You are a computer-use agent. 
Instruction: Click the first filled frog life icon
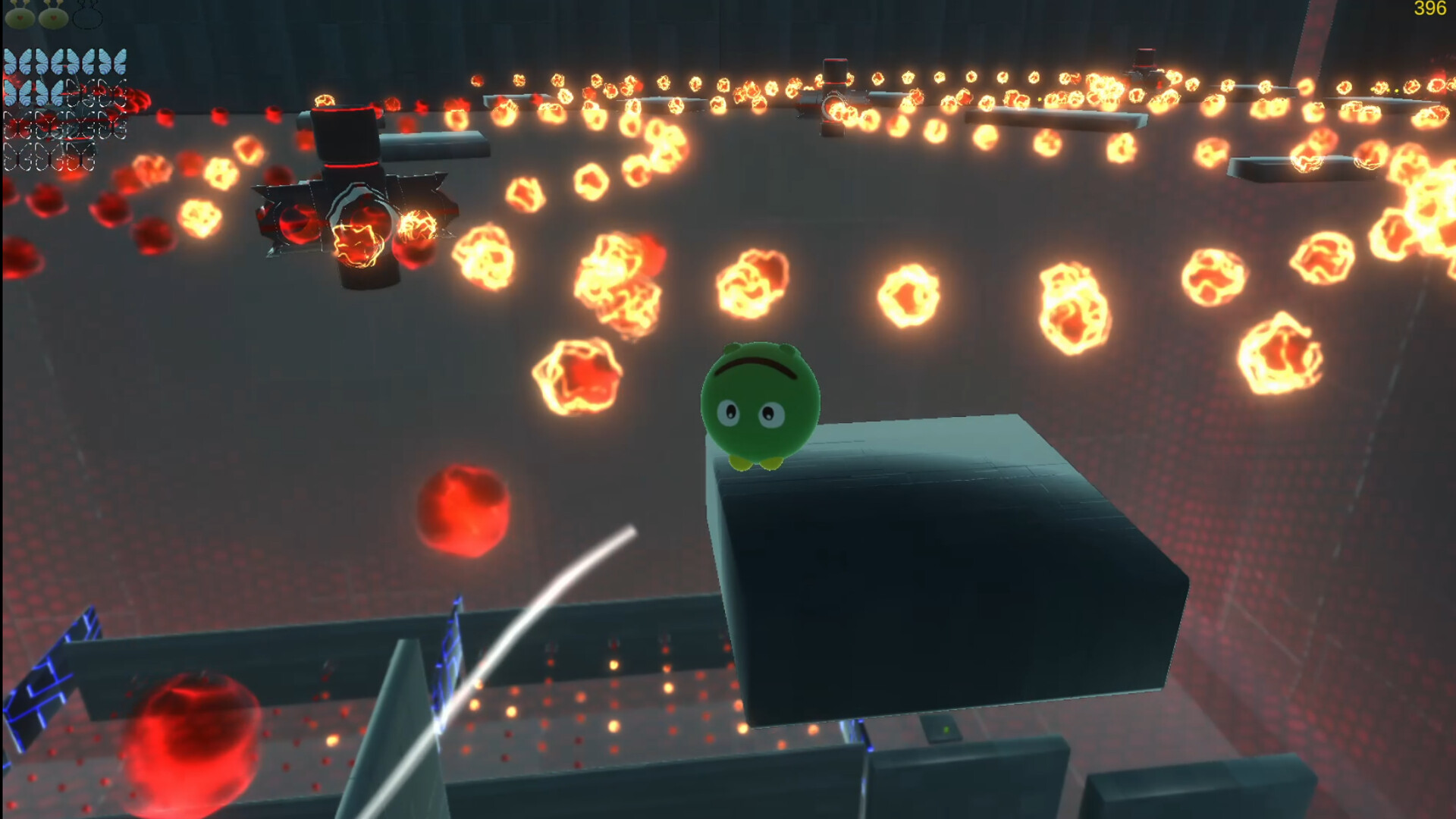18,17
